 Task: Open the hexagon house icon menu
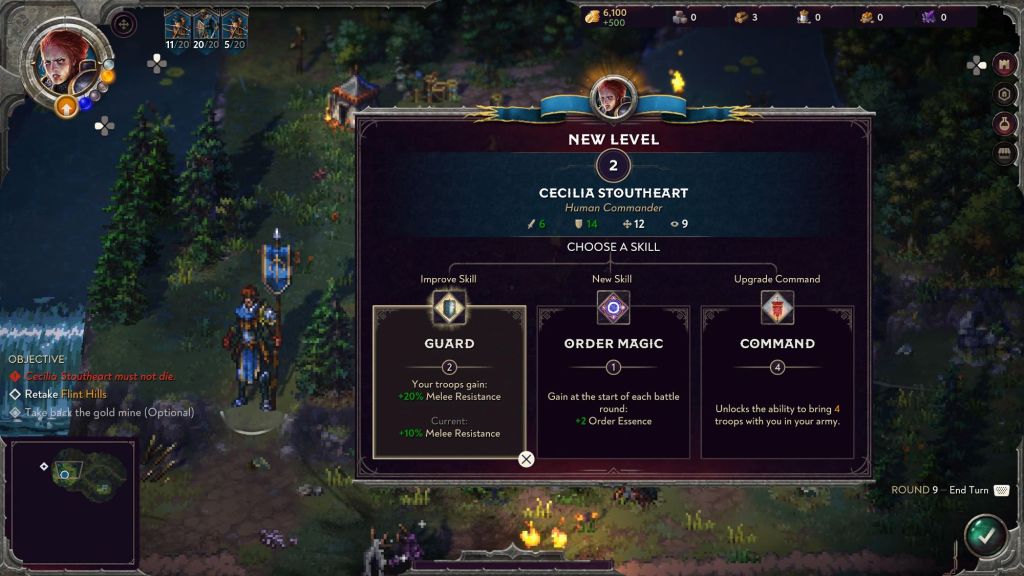tap(1007, 94)
